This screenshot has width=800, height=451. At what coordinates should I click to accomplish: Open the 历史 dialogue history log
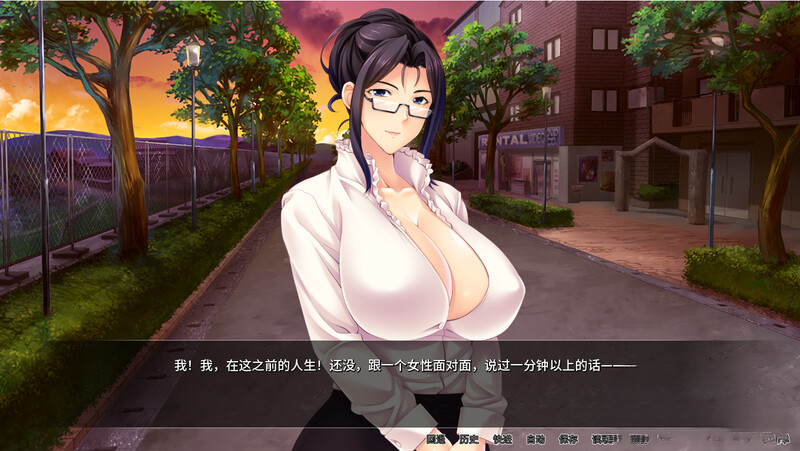(x=468, y=439)
